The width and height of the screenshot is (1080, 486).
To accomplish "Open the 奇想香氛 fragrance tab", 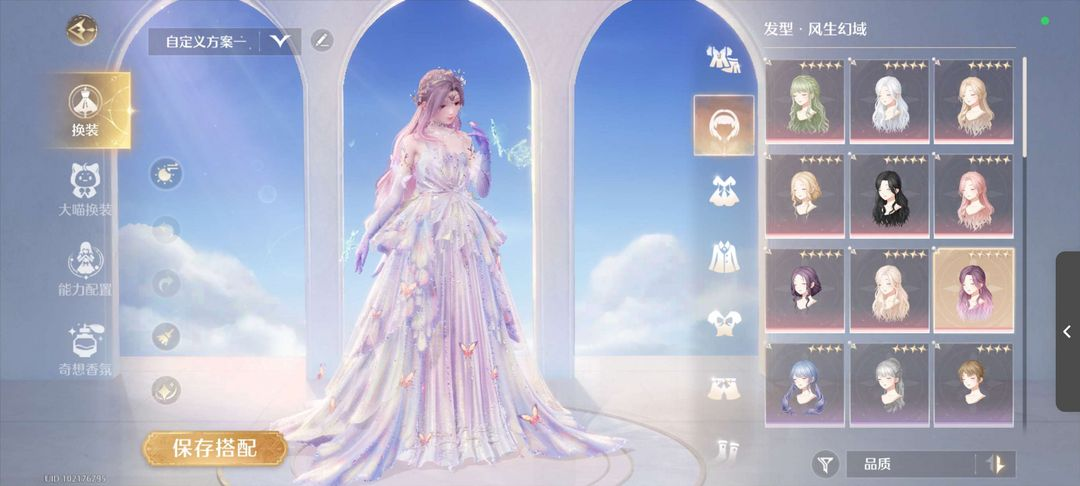I will click(85, 349).
